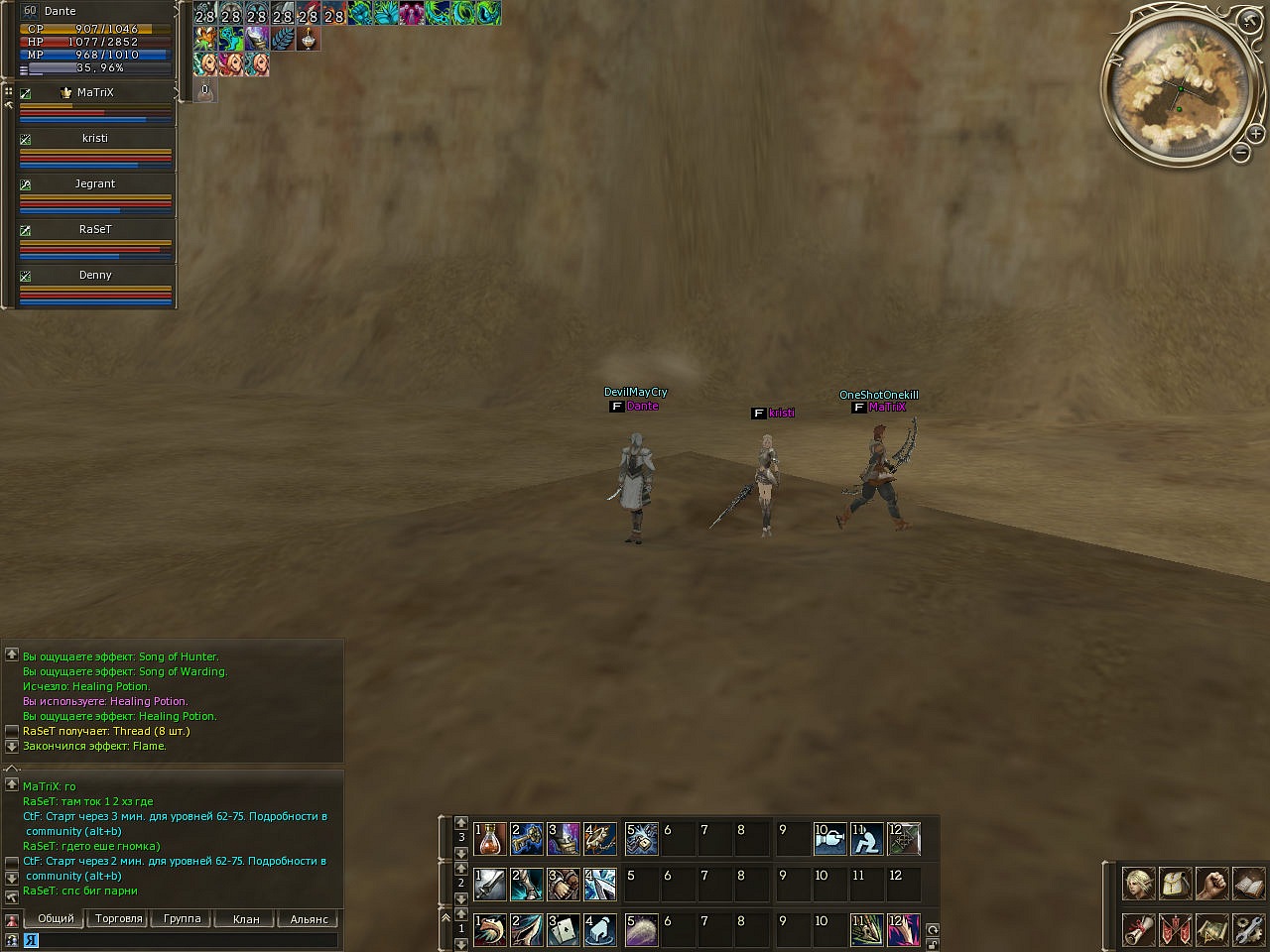This screenshot has width=1270, height=952.
Task: Activate the golden key skill on the hotbar
Action: pos(527,839)
